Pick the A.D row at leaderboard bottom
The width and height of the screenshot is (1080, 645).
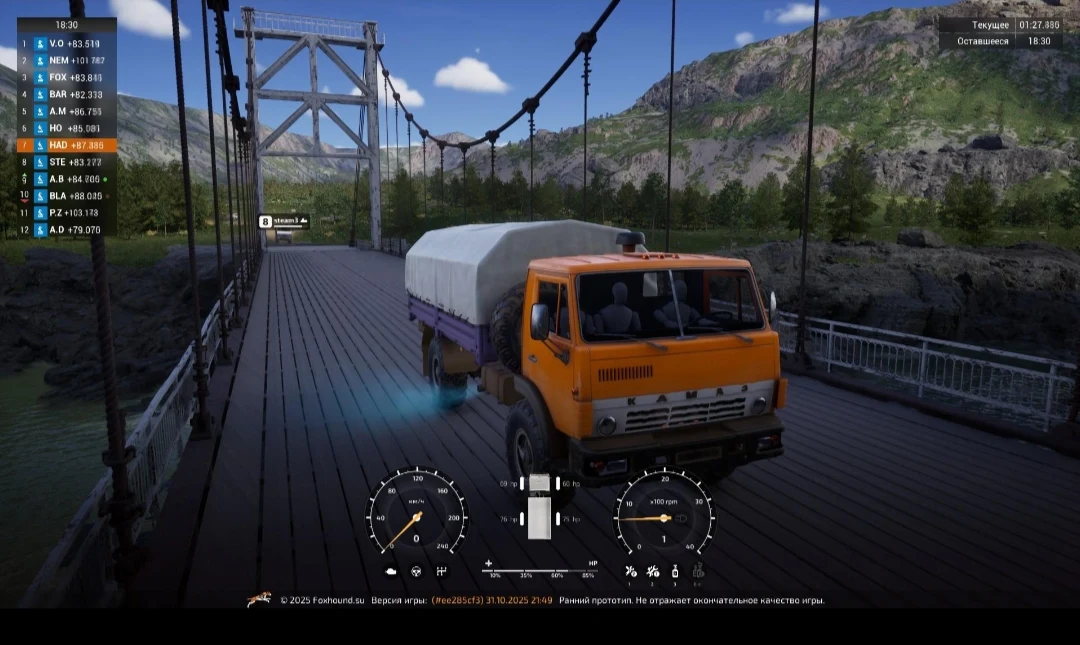click(x=67, y=230)
